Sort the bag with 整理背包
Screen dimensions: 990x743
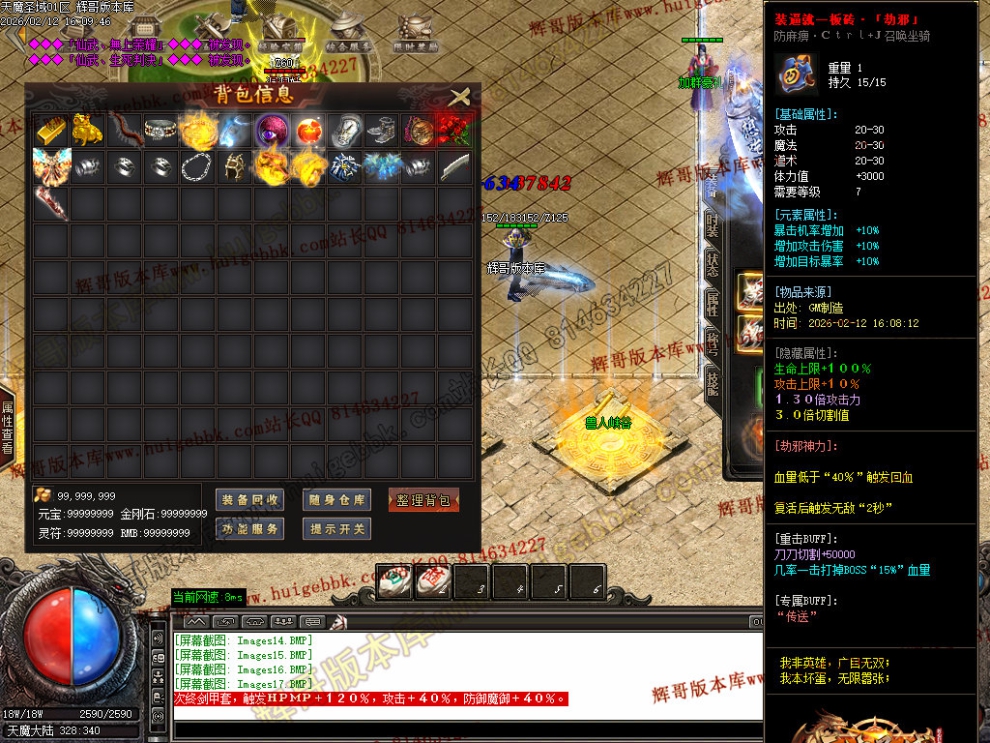[x=423, y=500]
